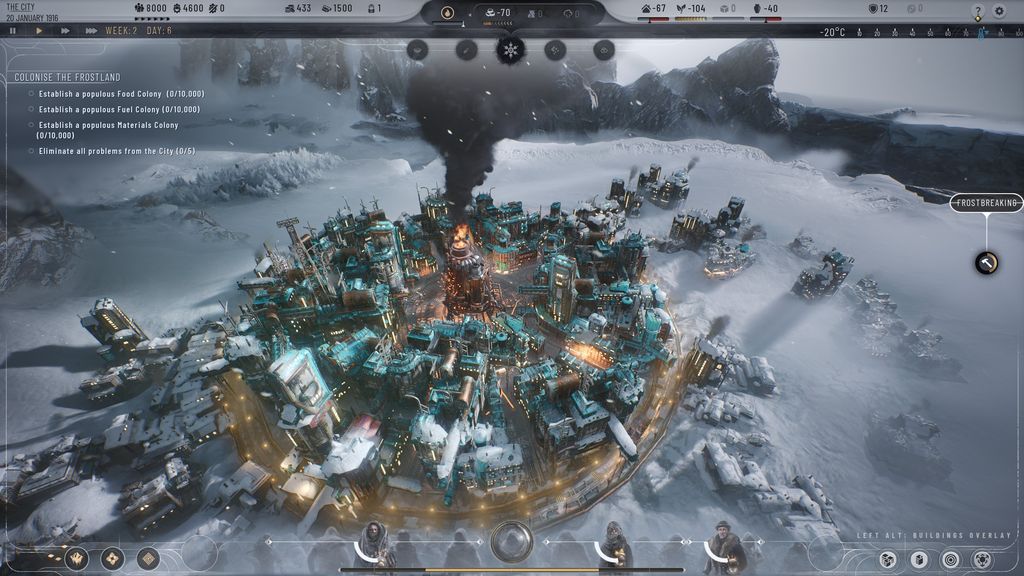
Task: Select the faction leader wearing a hat
Action: (722, 543)
